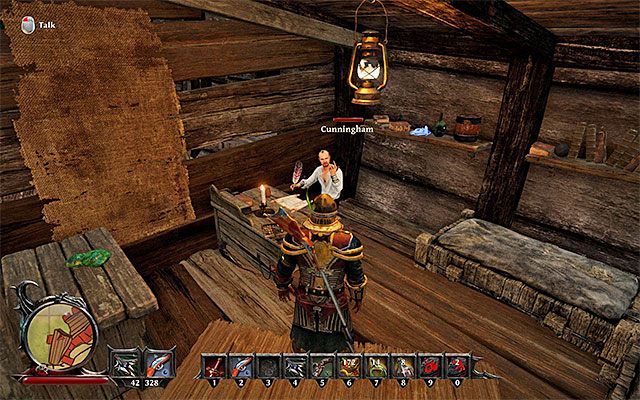Use the red item in hotbar slot 9
The image size is (640, 400).
point(429,366)
